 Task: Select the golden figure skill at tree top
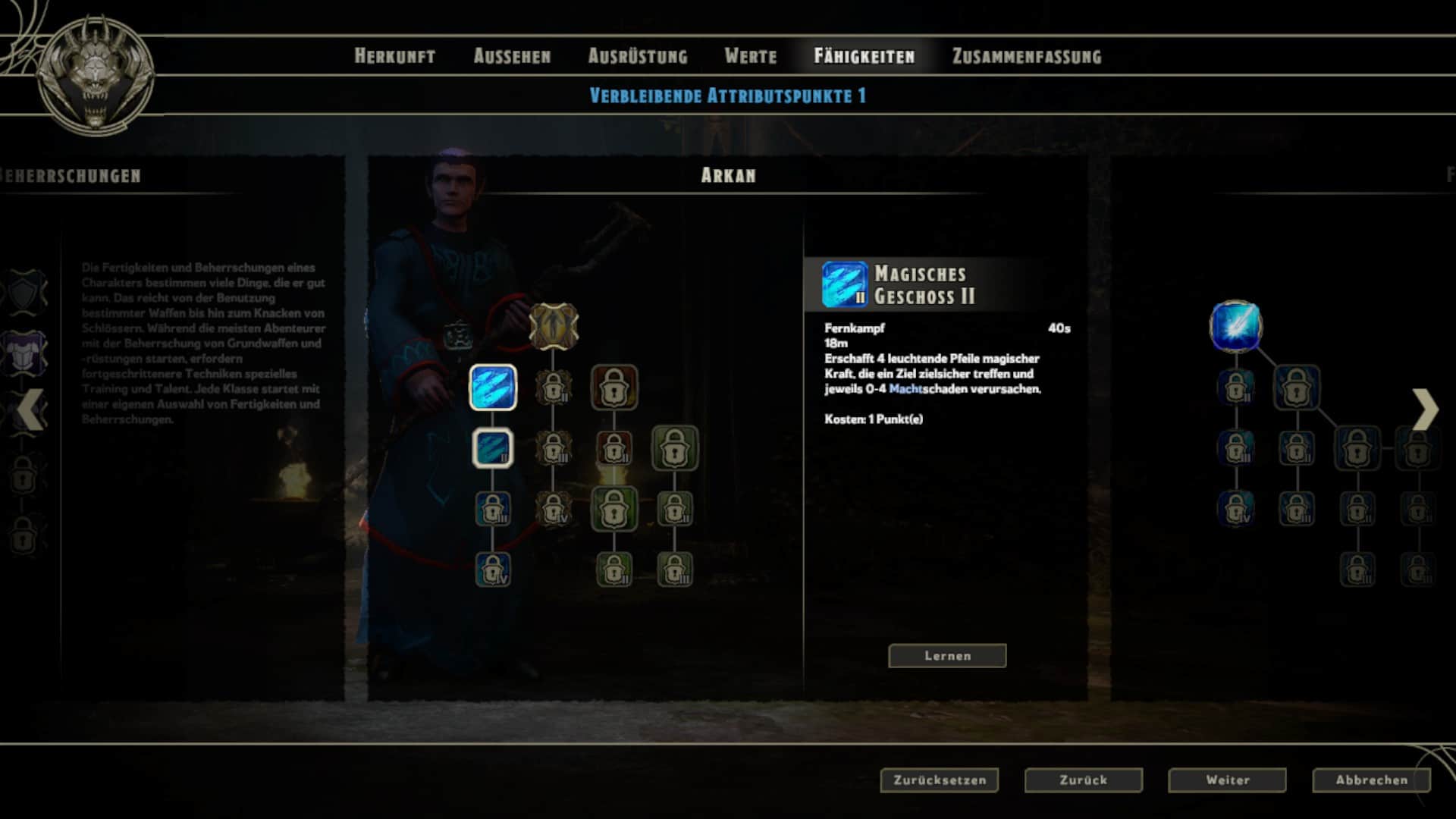[554, 327]
